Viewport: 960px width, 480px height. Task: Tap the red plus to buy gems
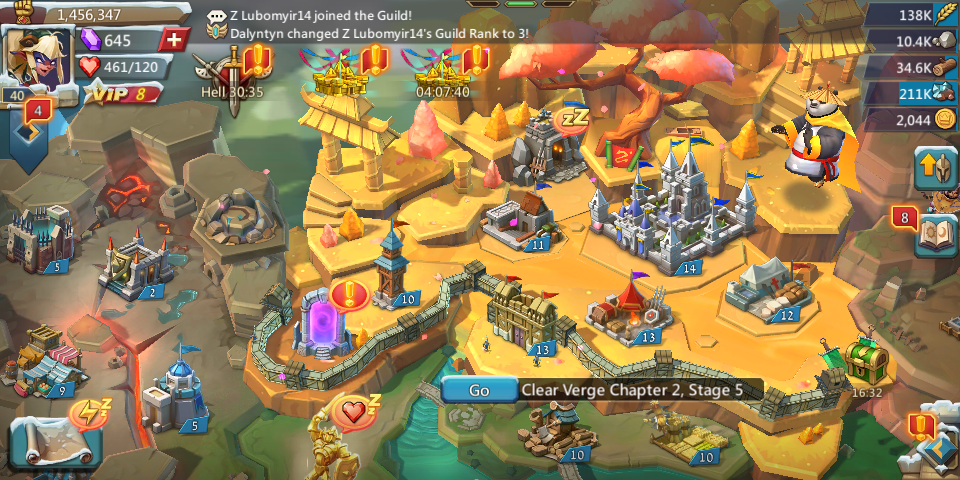[x=174, y=40]
